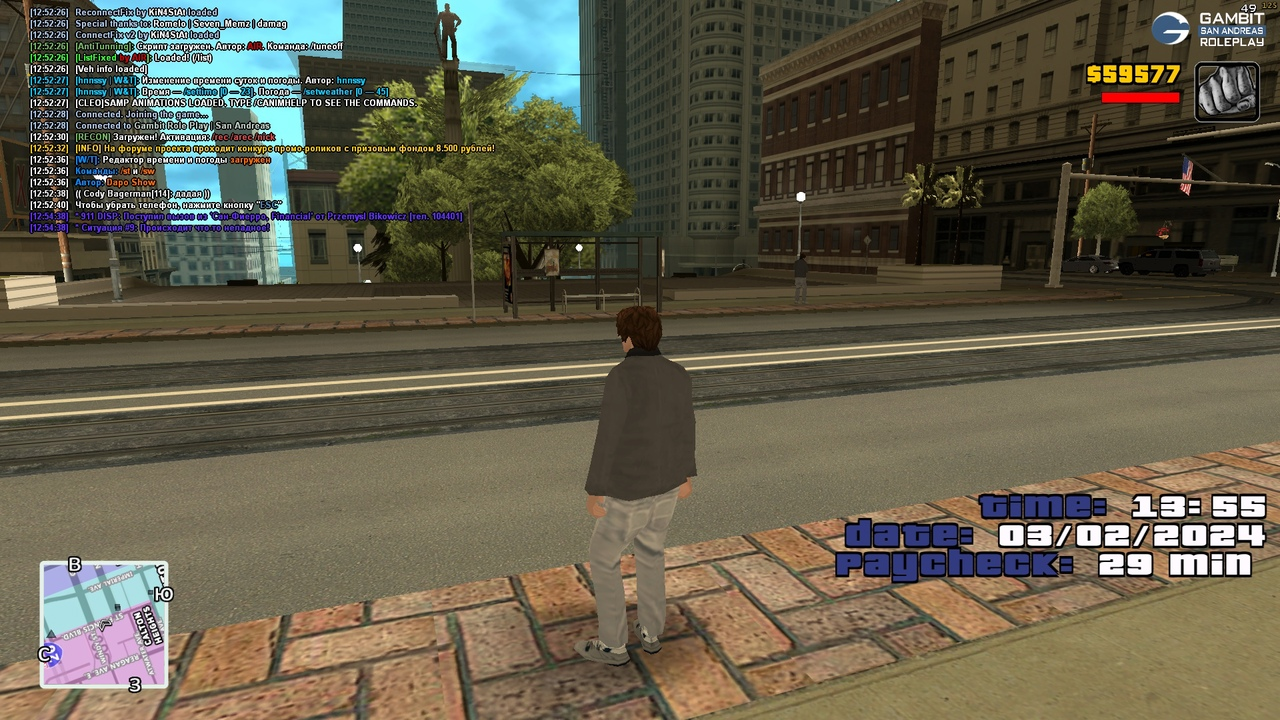Open the street minimap

tap(104, 624)
